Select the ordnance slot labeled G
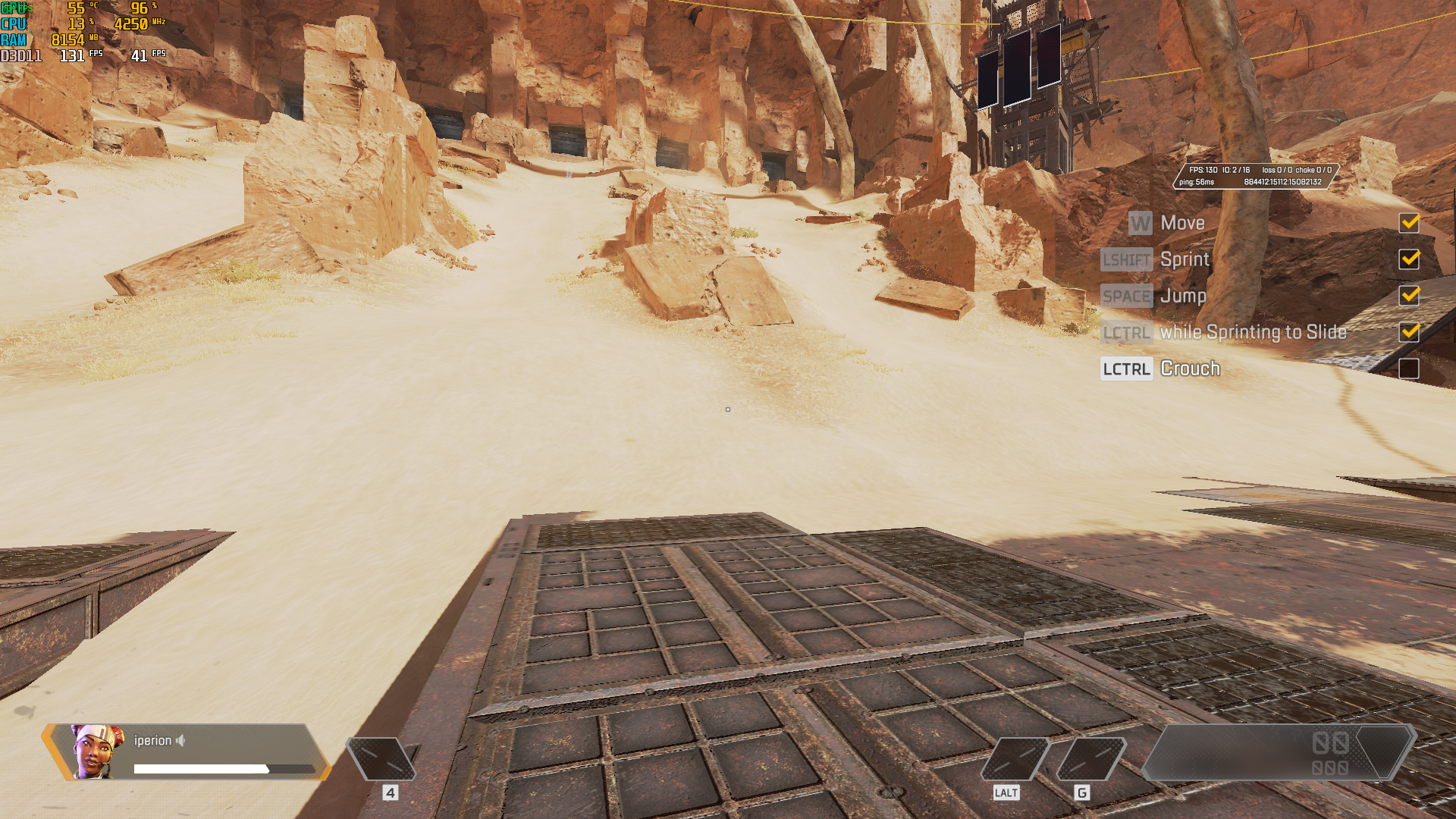The image size is (1456, 819). tap(1090, 758)
